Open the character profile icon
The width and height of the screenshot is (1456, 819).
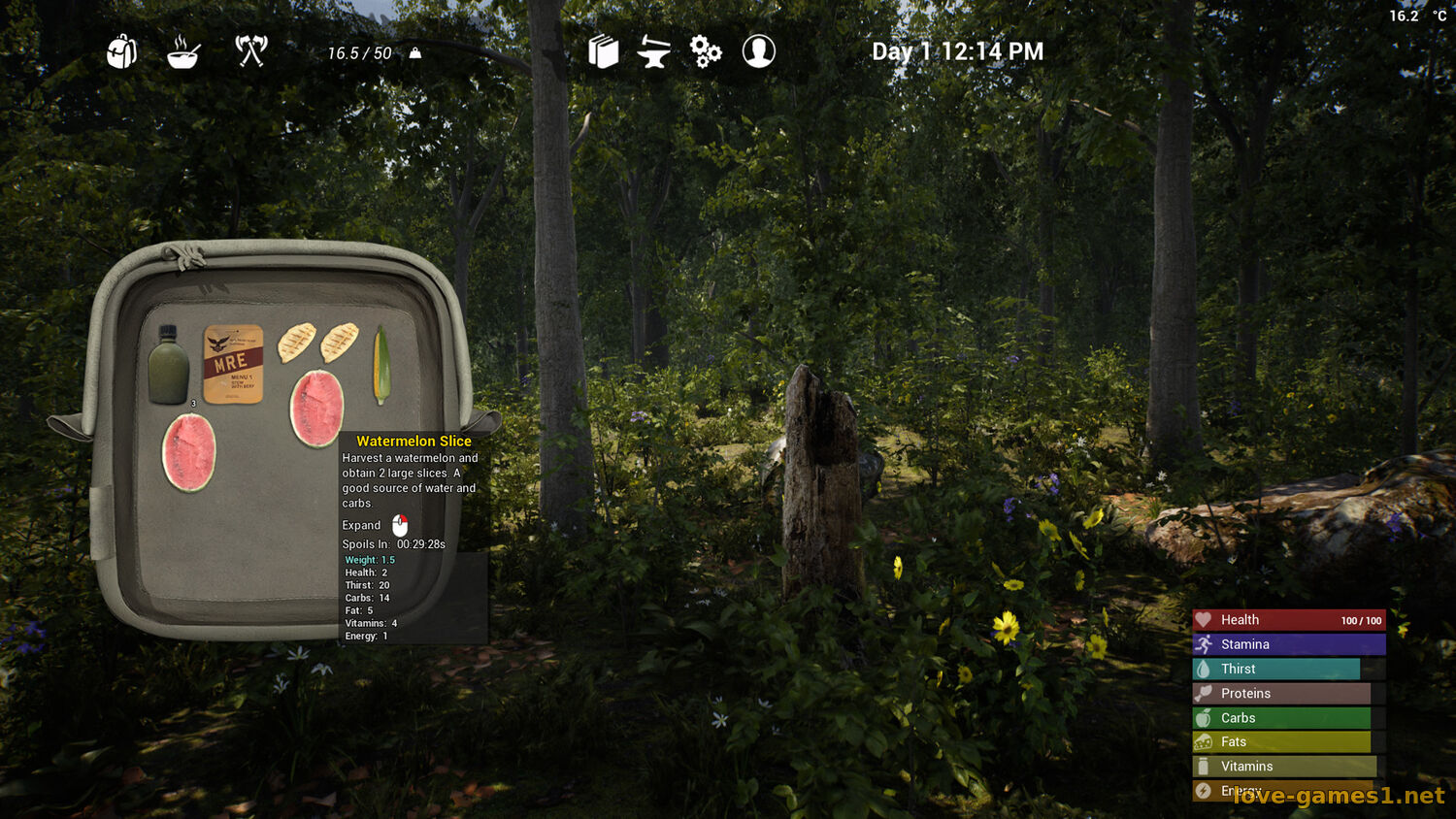pos(758,51)
